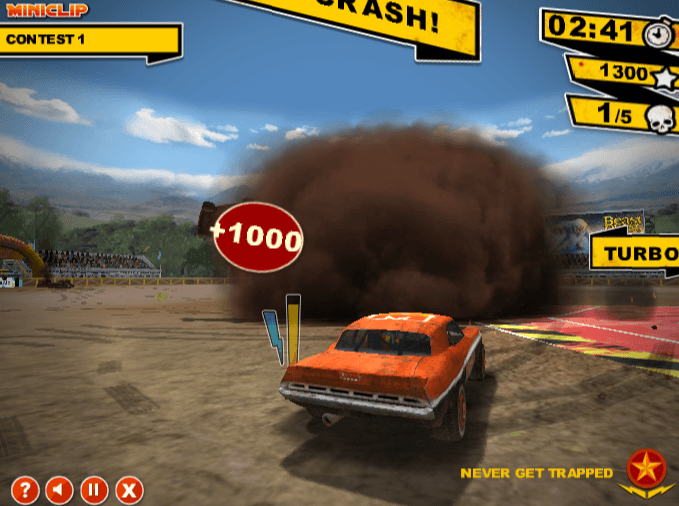Toggle sound with the speaker button
679x506 pixels.
tap(59, 490)
